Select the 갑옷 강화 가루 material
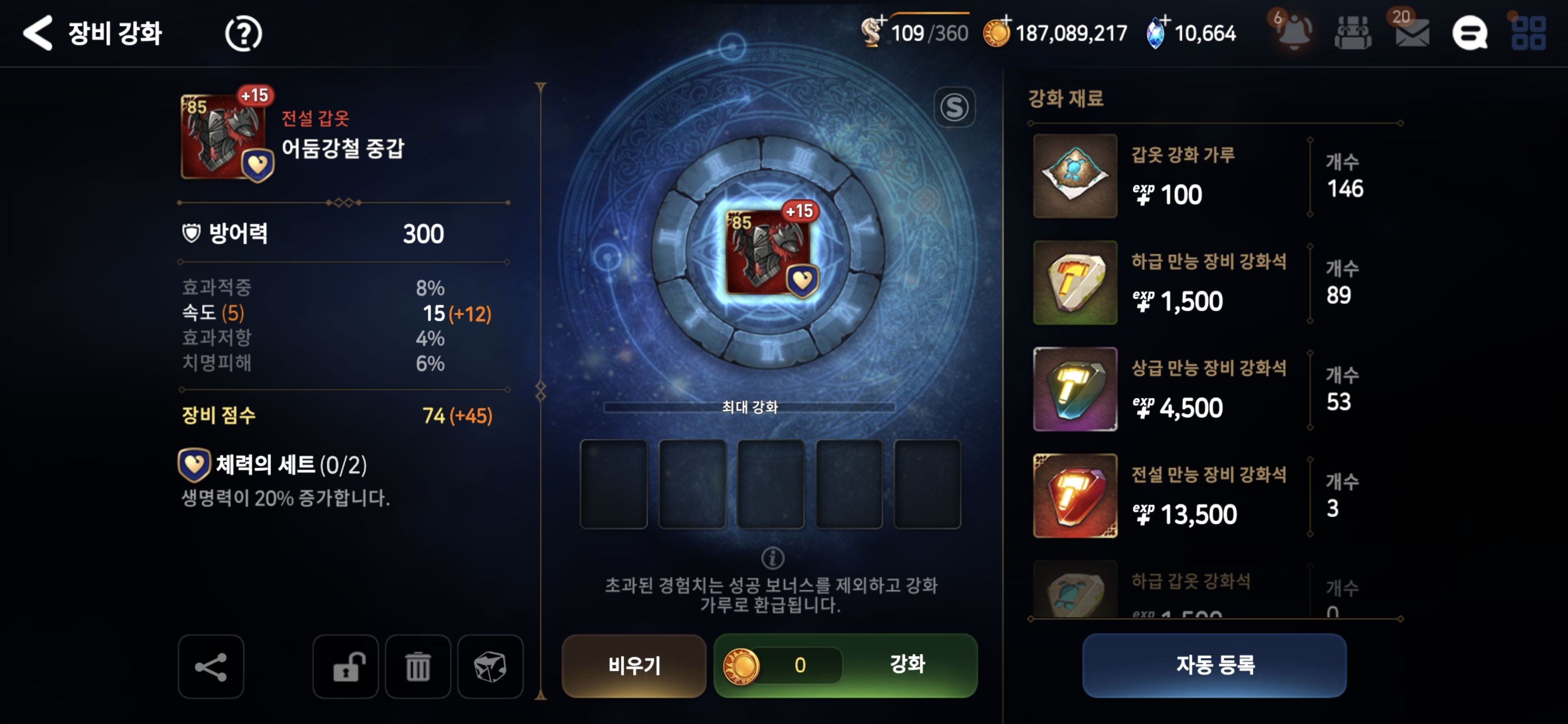 click(x=1075, y=176)
